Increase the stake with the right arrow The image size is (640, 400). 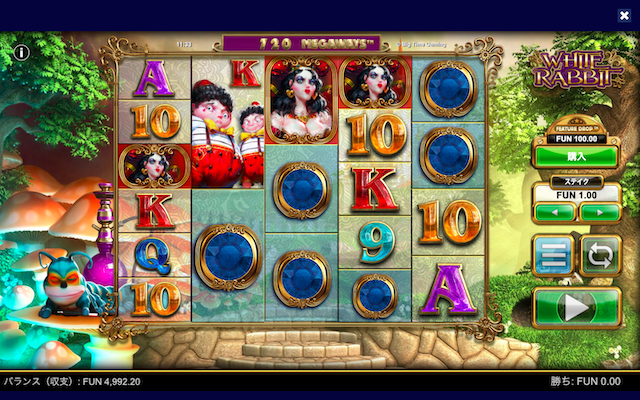[599, 212]
